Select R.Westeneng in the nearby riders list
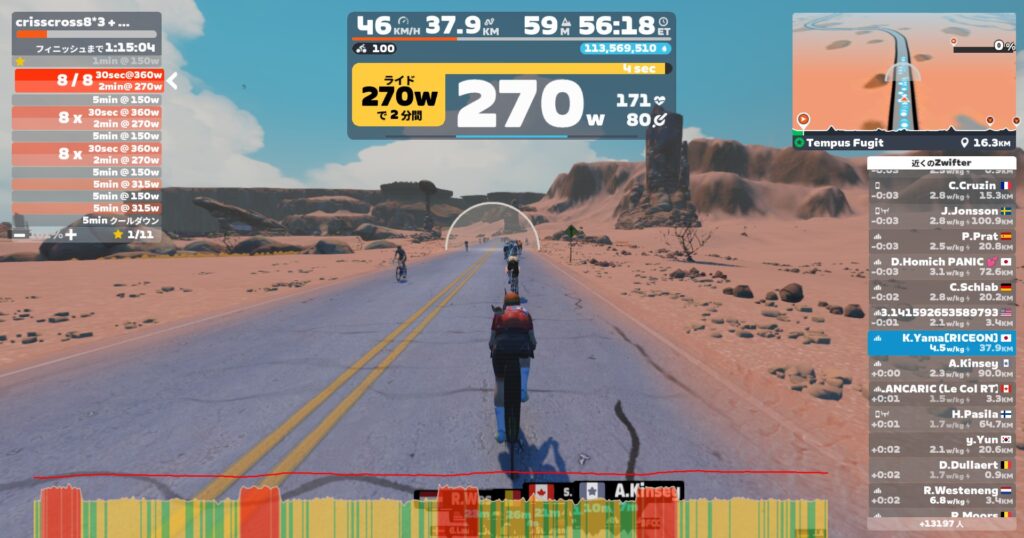Viewport: 1024px width, 538px height. tap(942, 495)
